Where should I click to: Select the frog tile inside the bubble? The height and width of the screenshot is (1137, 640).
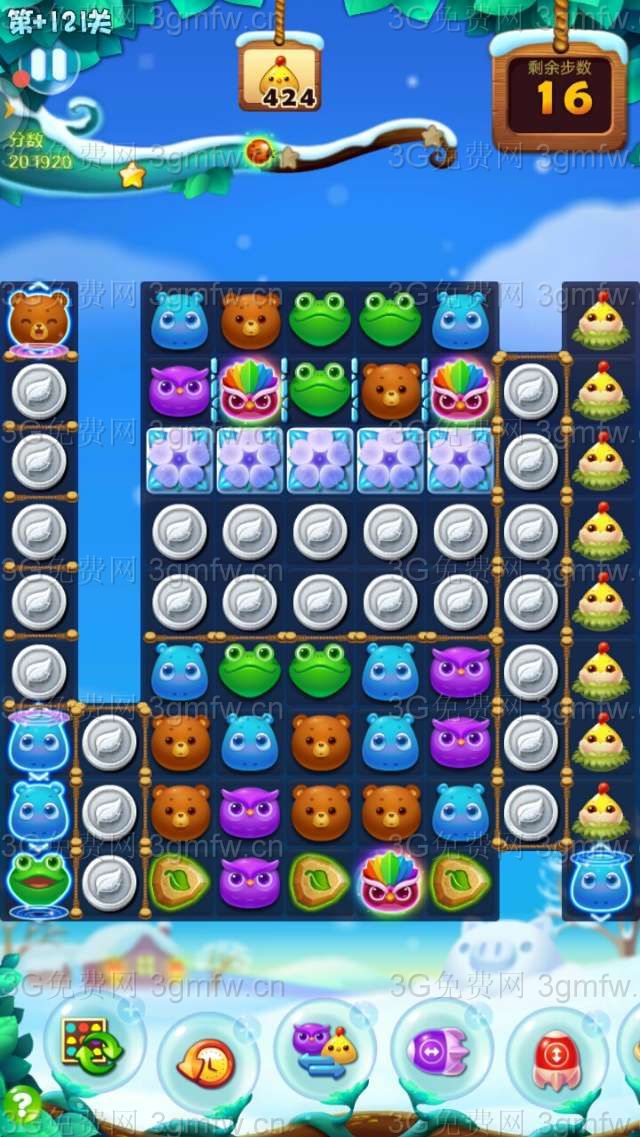39,878
